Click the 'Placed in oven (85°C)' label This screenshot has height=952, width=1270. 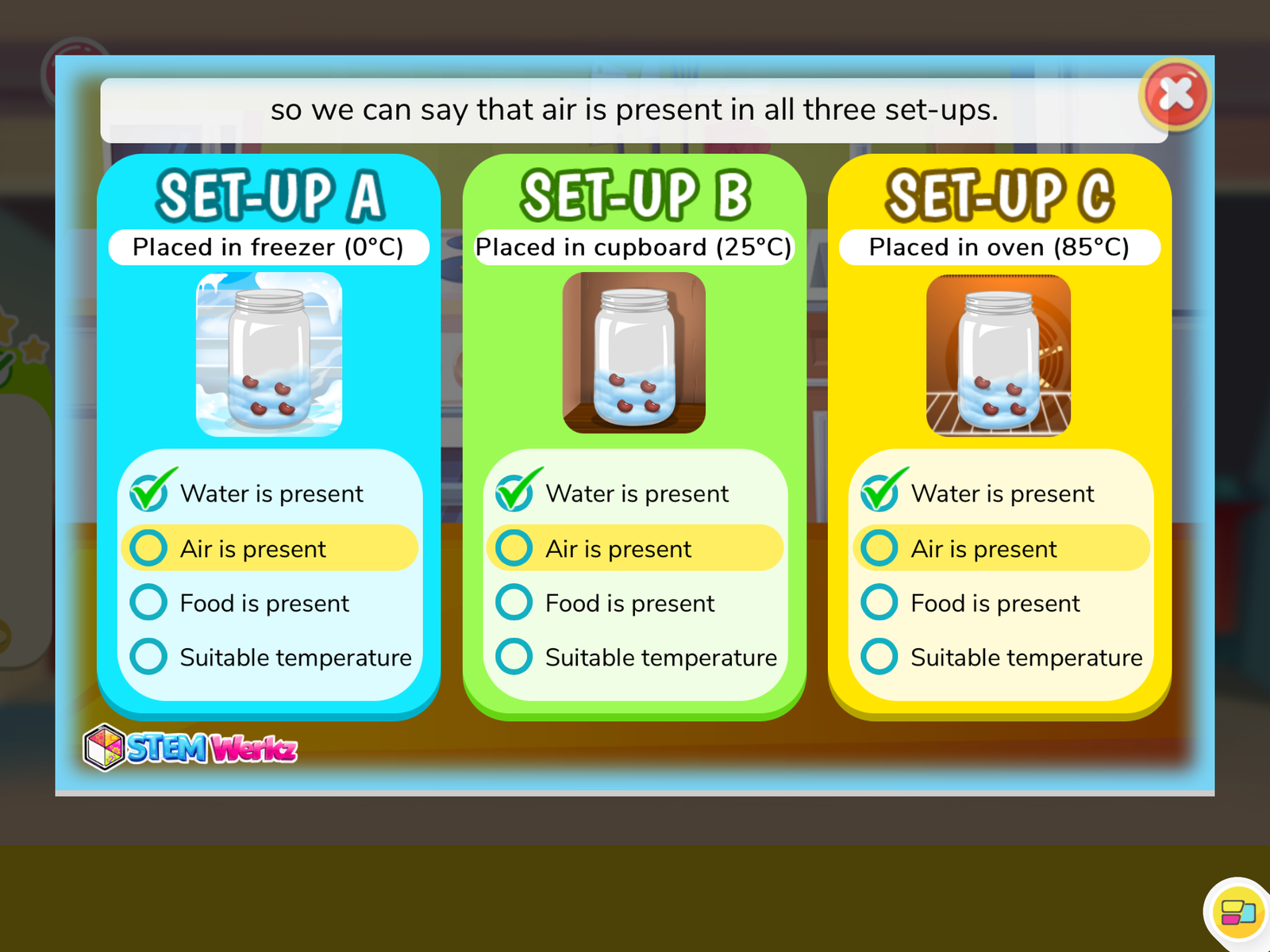(999, 247)
